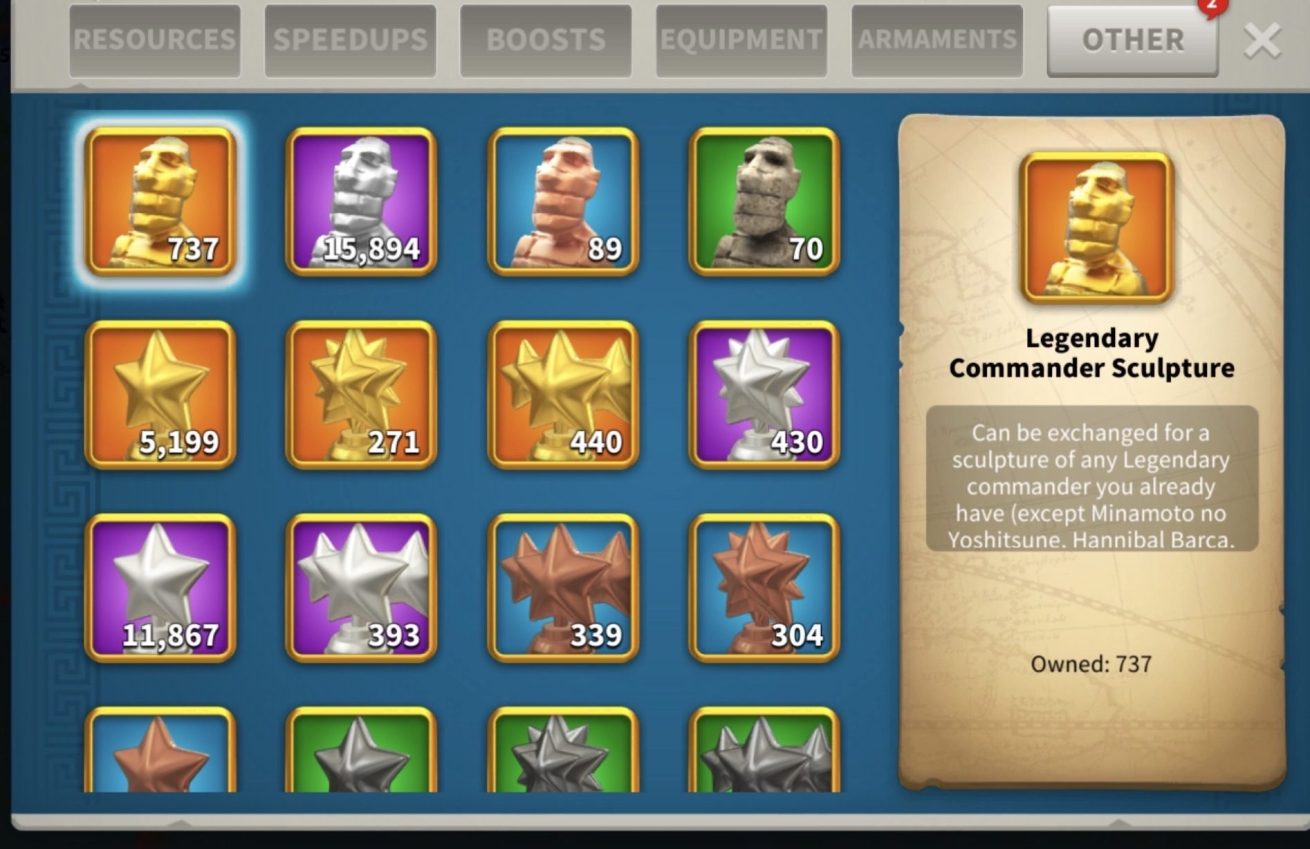
Task: Pick the silver star item with 430
Action: 764,394
